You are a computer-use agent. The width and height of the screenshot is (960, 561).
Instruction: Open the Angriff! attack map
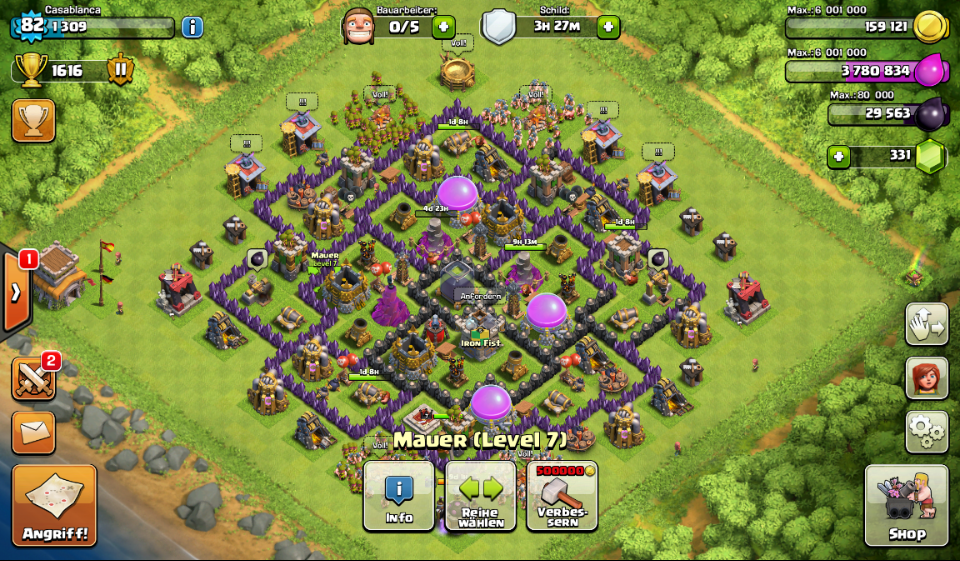[54, 505]
